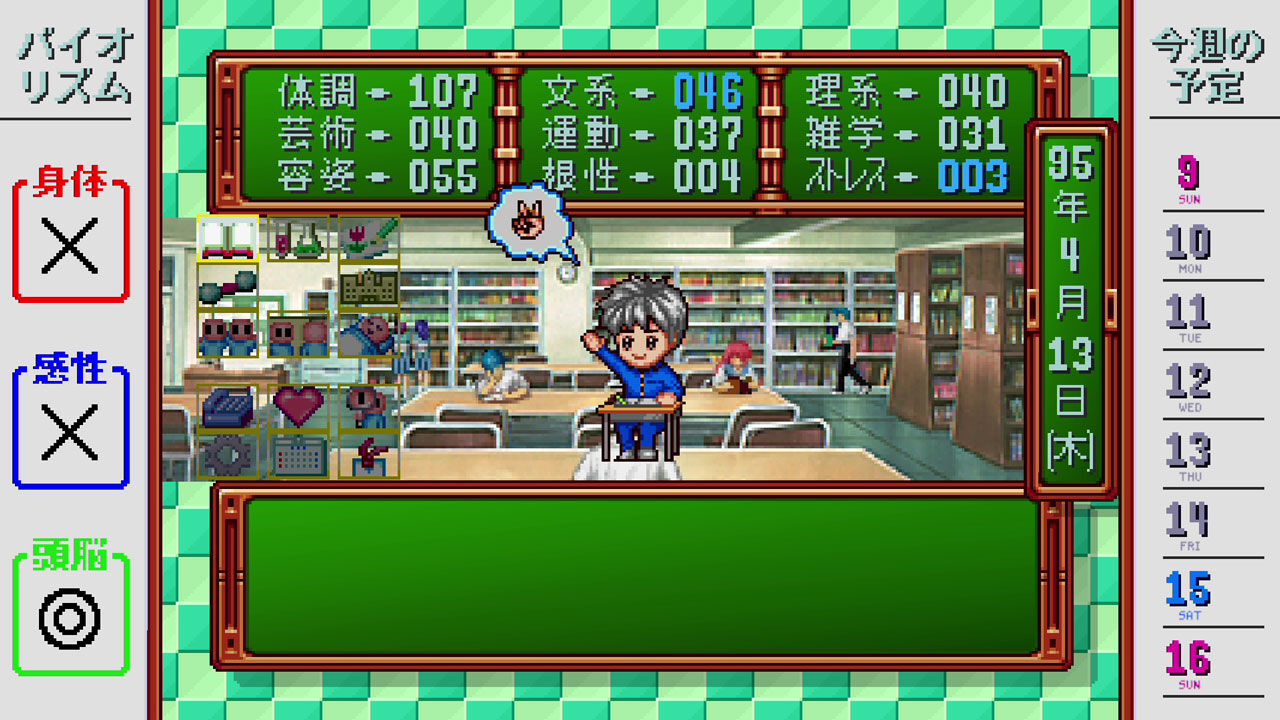Select the pointing hand command icon

tap(368, 454)
